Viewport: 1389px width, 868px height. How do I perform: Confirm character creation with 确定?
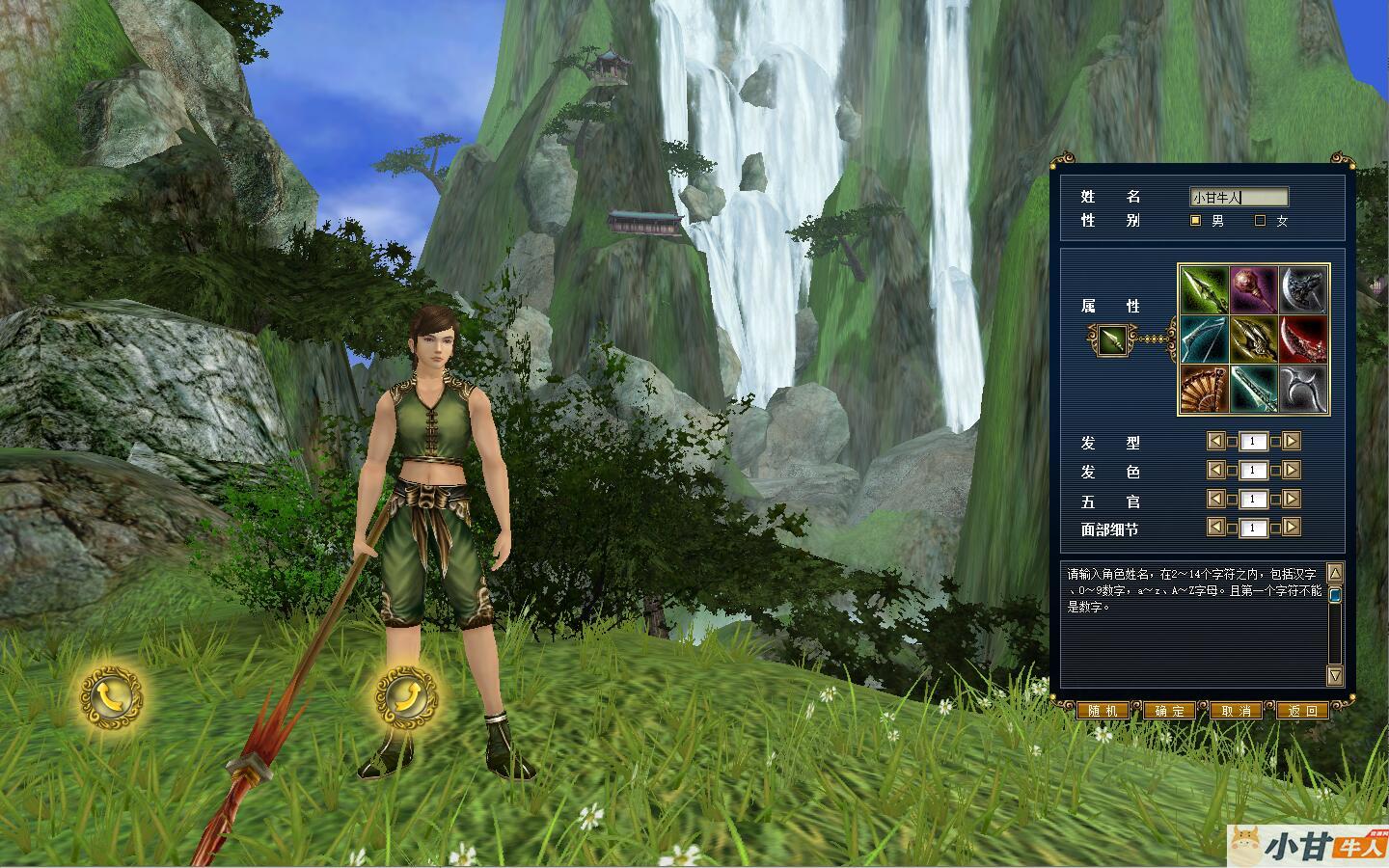point(1169,711)
